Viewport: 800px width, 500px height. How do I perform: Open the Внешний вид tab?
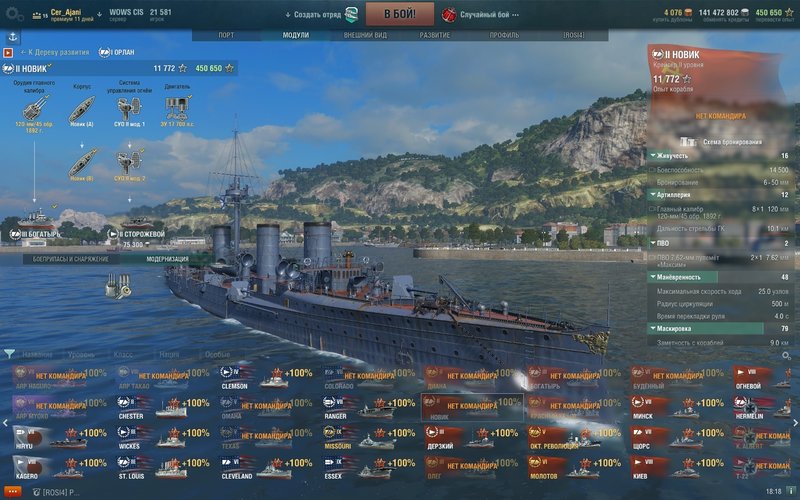point(365,35)
